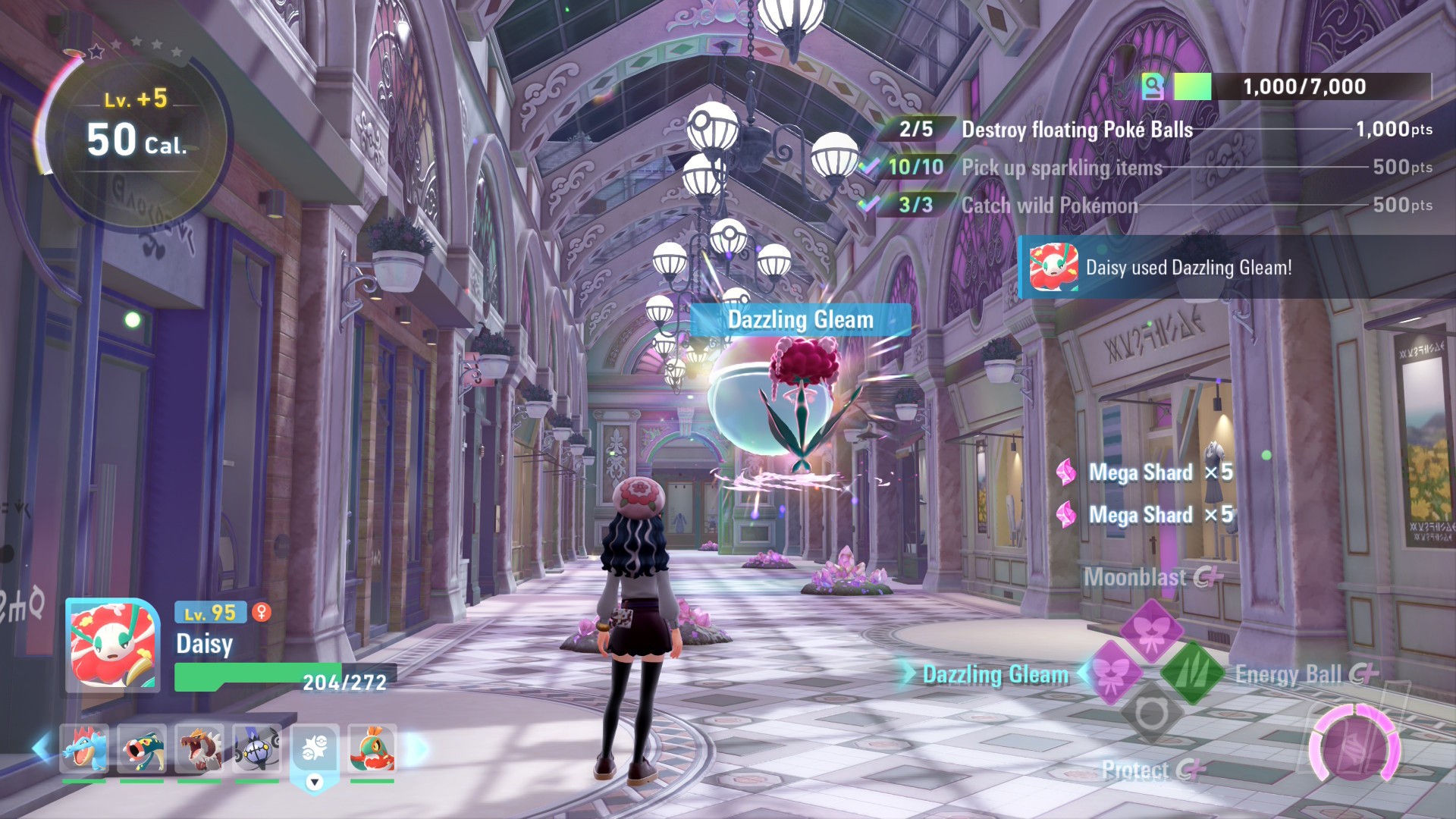Switch to Feraligatr in the party bar
Screen dimensions: 1456x819
(84, 748)
